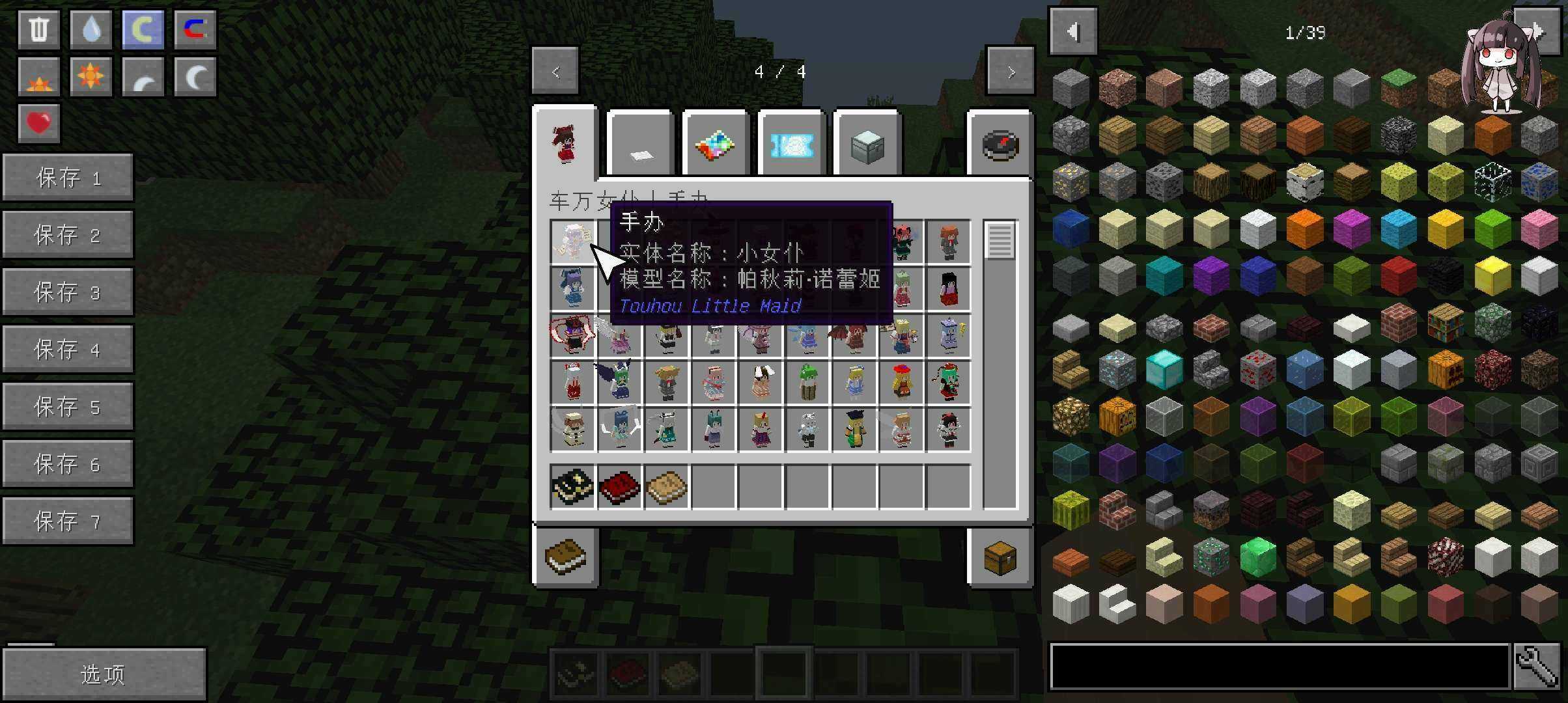Go to next creative tab page
The width and height of the screenshot is (1568, 703).
(x=1010, y=72)
